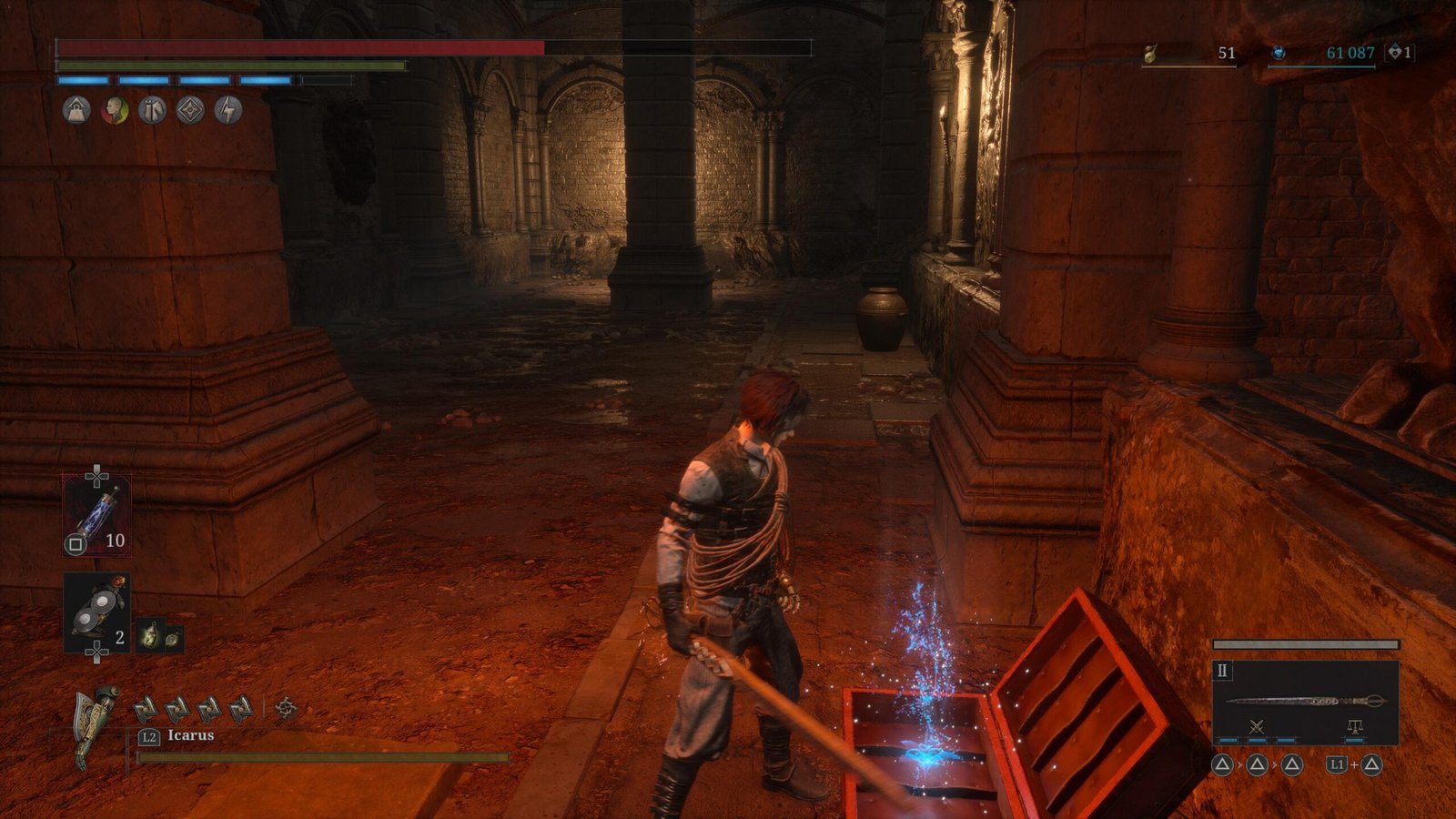This screenshot has width=1456, height=819.
Task: Click the crossed swords attack icon
Action: point(1257,726)
